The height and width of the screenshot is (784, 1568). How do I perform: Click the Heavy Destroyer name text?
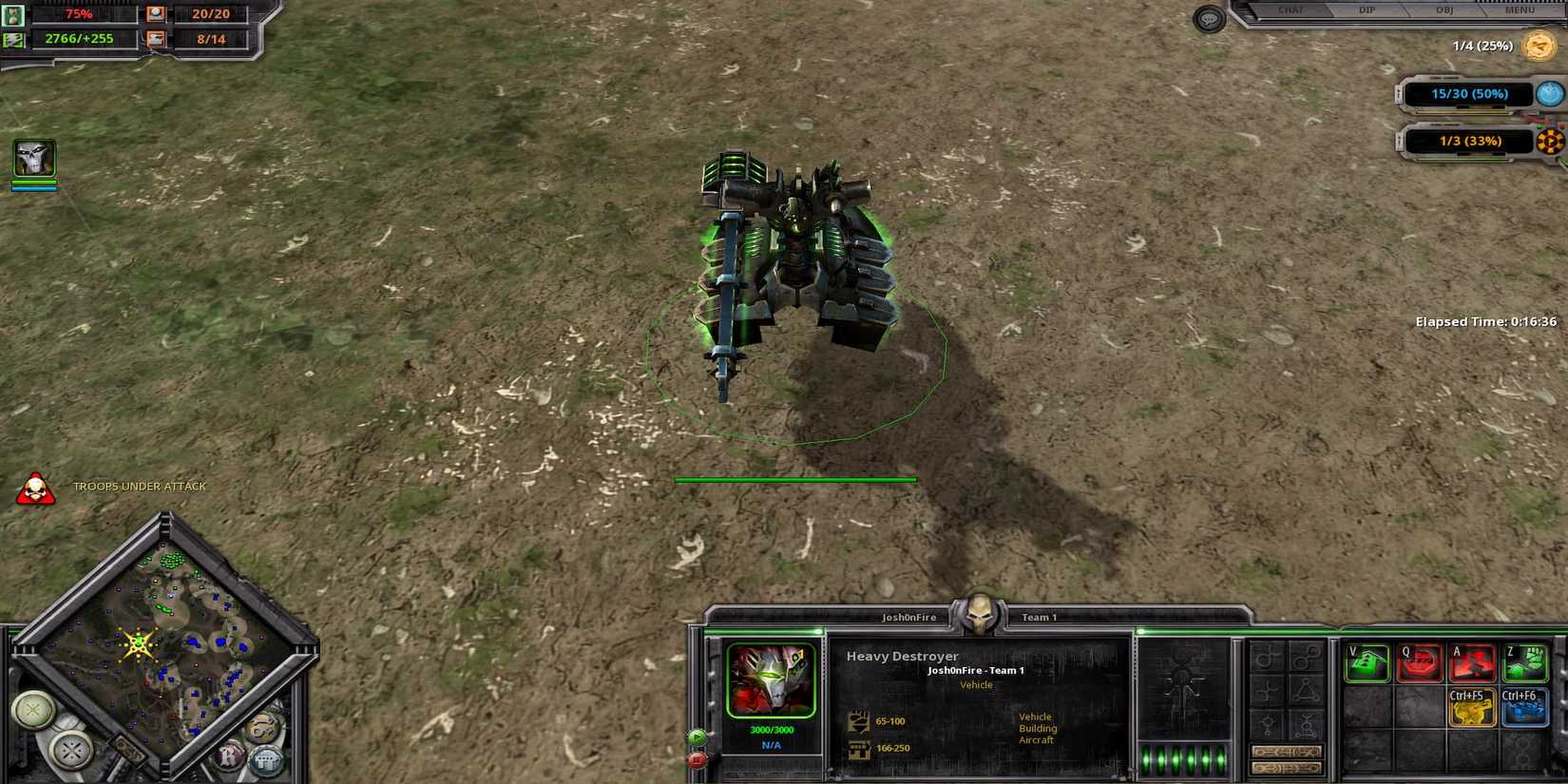click(x=902, y=657)
